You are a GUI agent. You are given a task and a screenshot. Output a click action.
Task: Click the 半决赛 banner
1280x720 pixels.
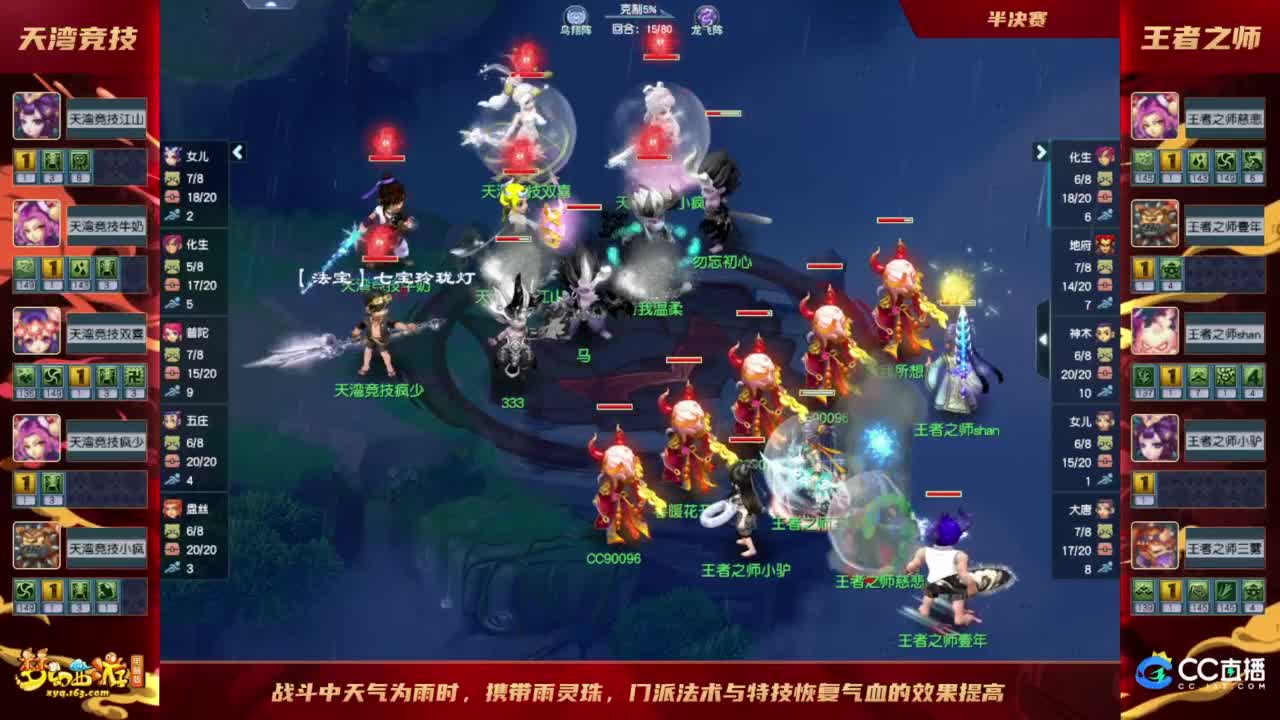tap(1016, 17)
